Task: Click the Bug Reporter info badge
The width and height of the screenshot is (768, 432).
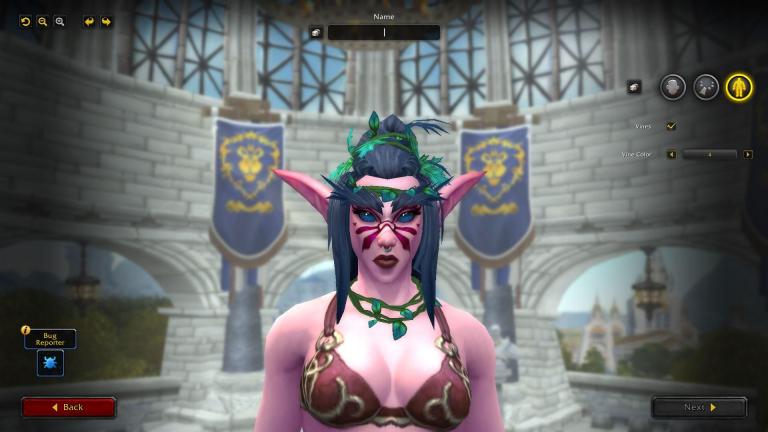Action: 26,330
